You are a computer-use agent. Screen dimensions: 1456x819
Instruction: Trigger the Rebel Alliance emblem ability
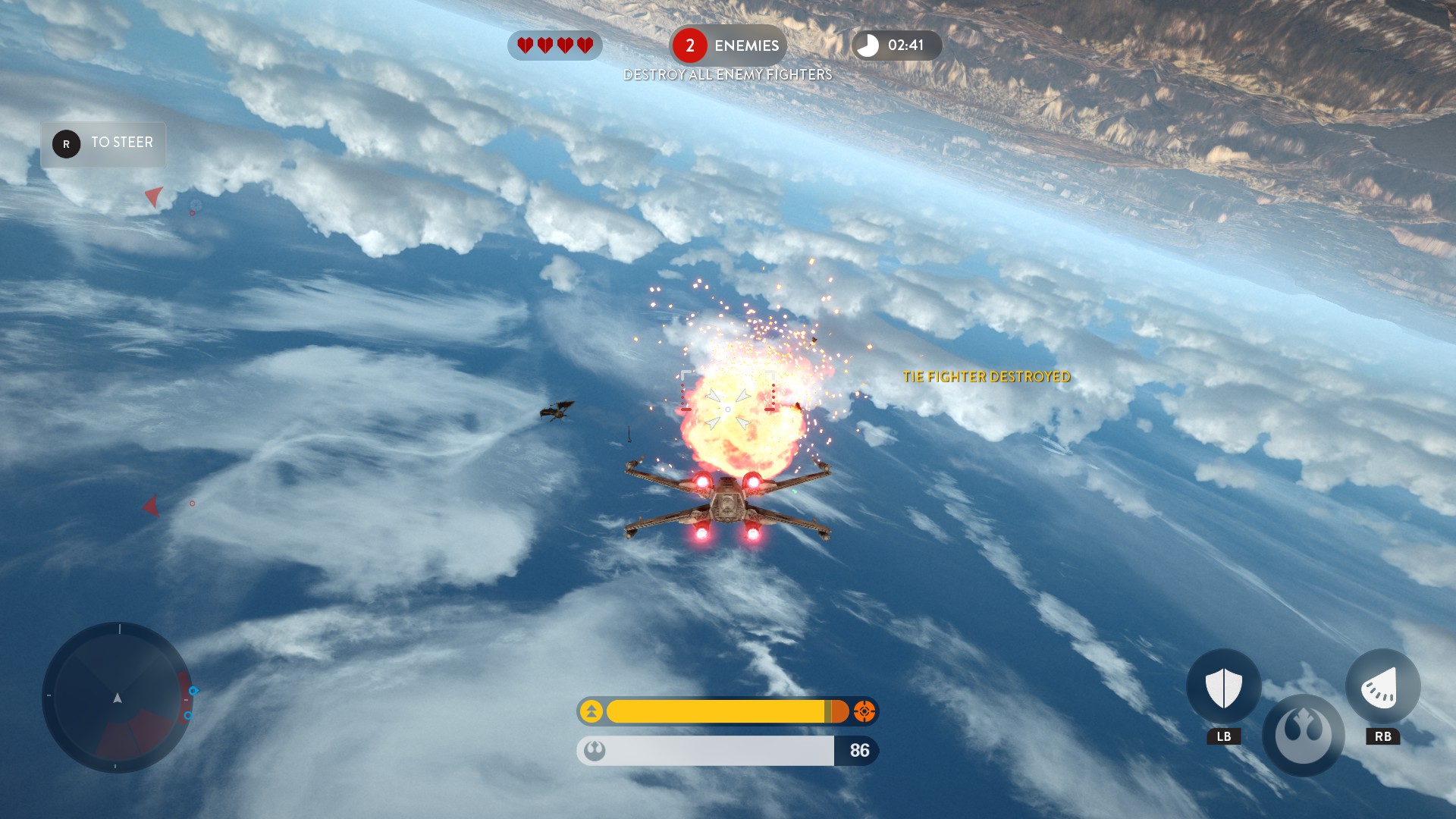point(1303,735)
